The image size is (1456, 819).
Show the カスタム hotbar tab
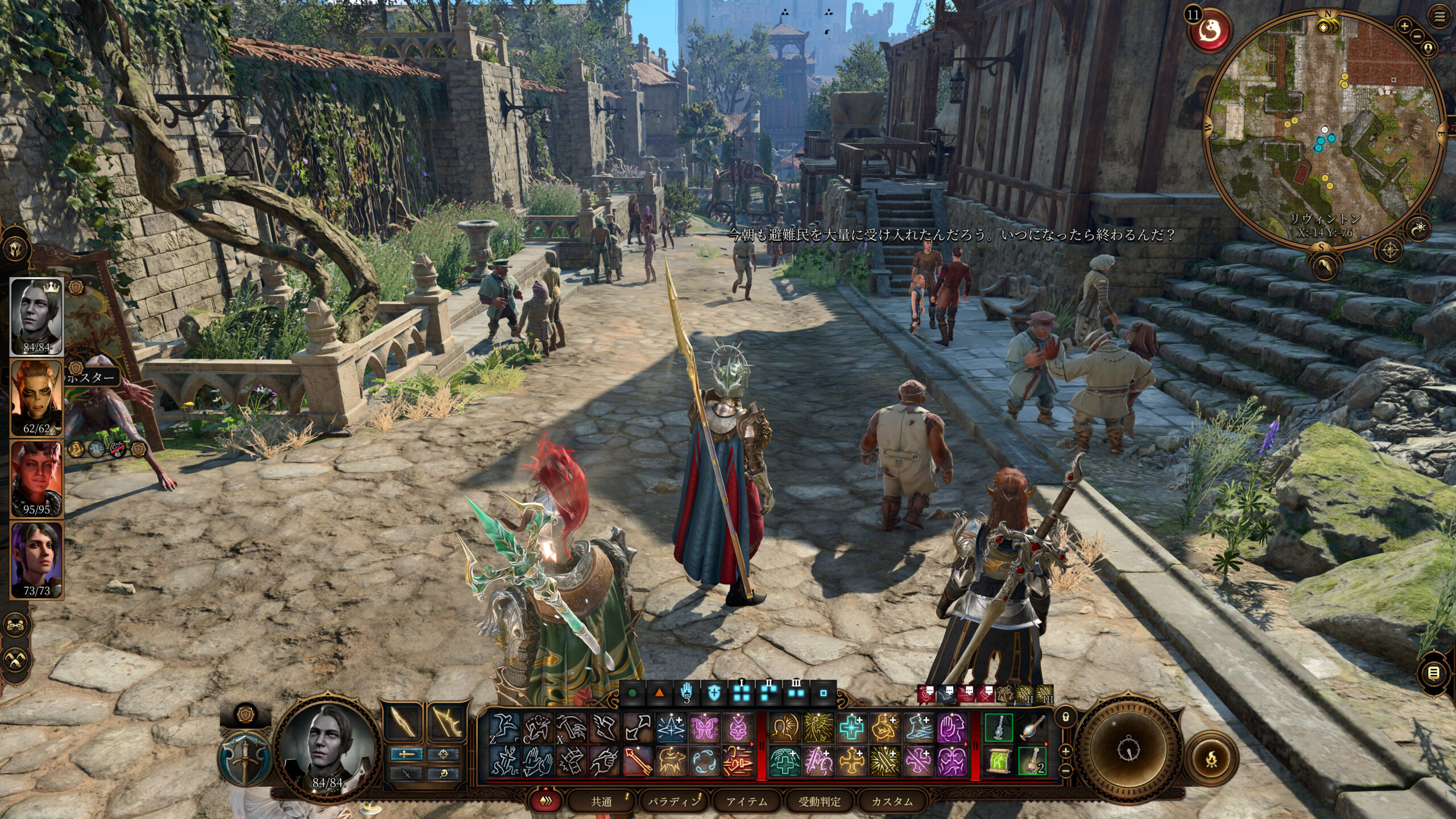click(x=892, y=801)
